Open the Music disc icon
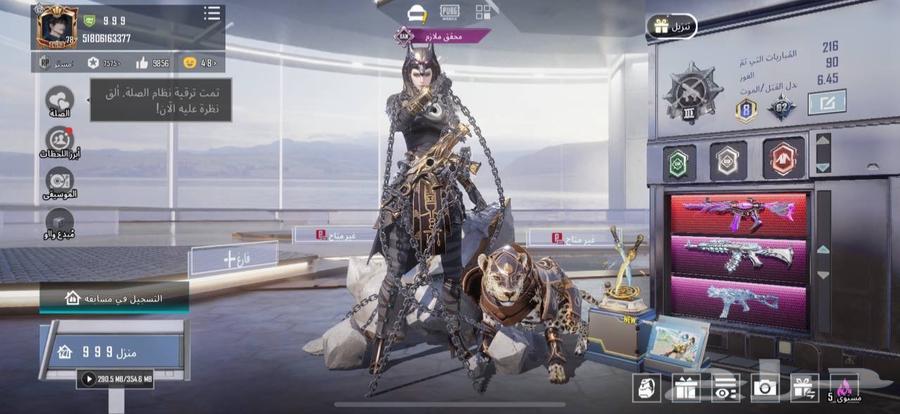The height and width of the screenshot is (414, 900). [x=59, y=181]
